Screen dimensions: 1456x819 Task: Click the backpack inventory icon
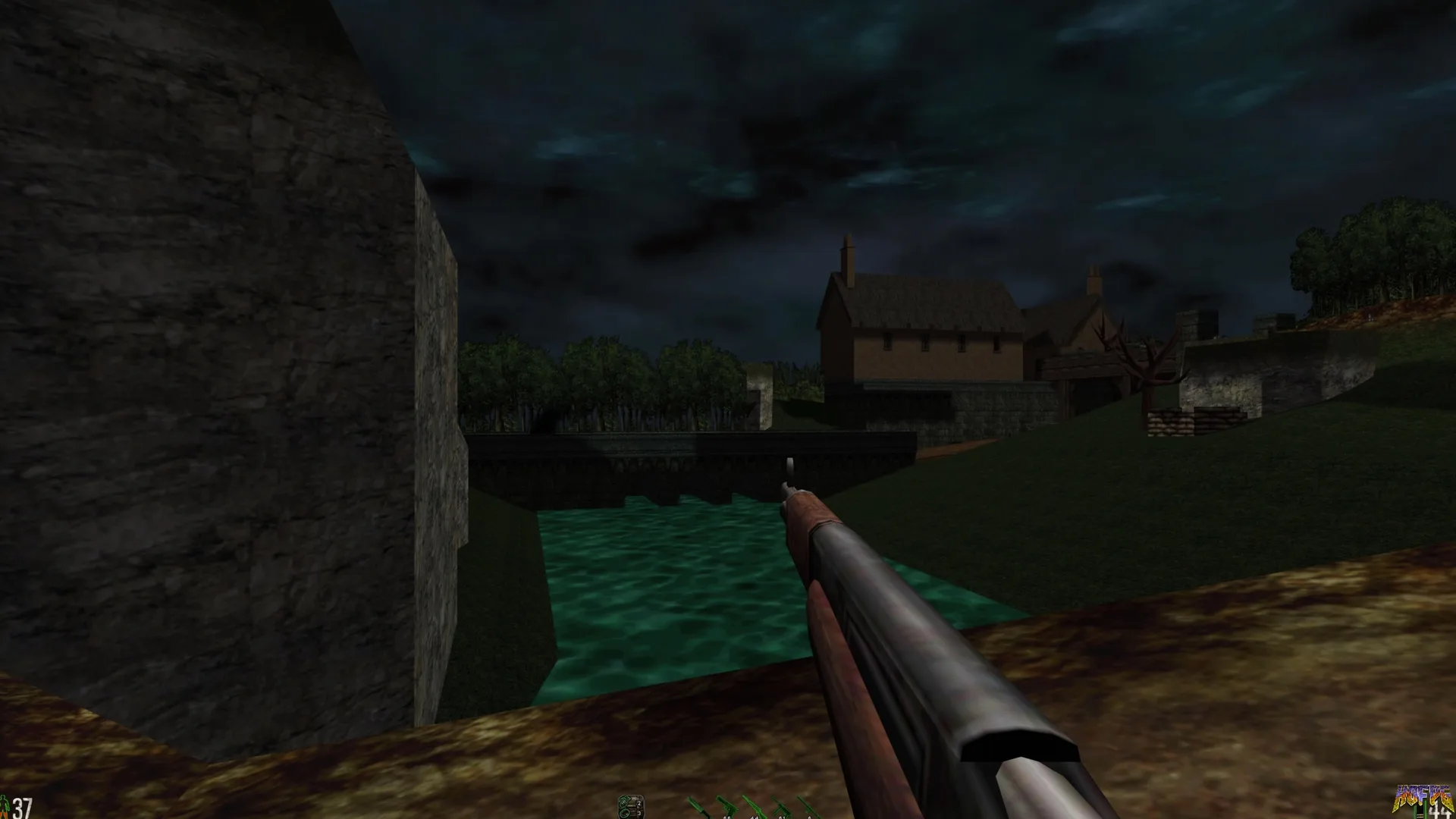(x=630, y=805)
